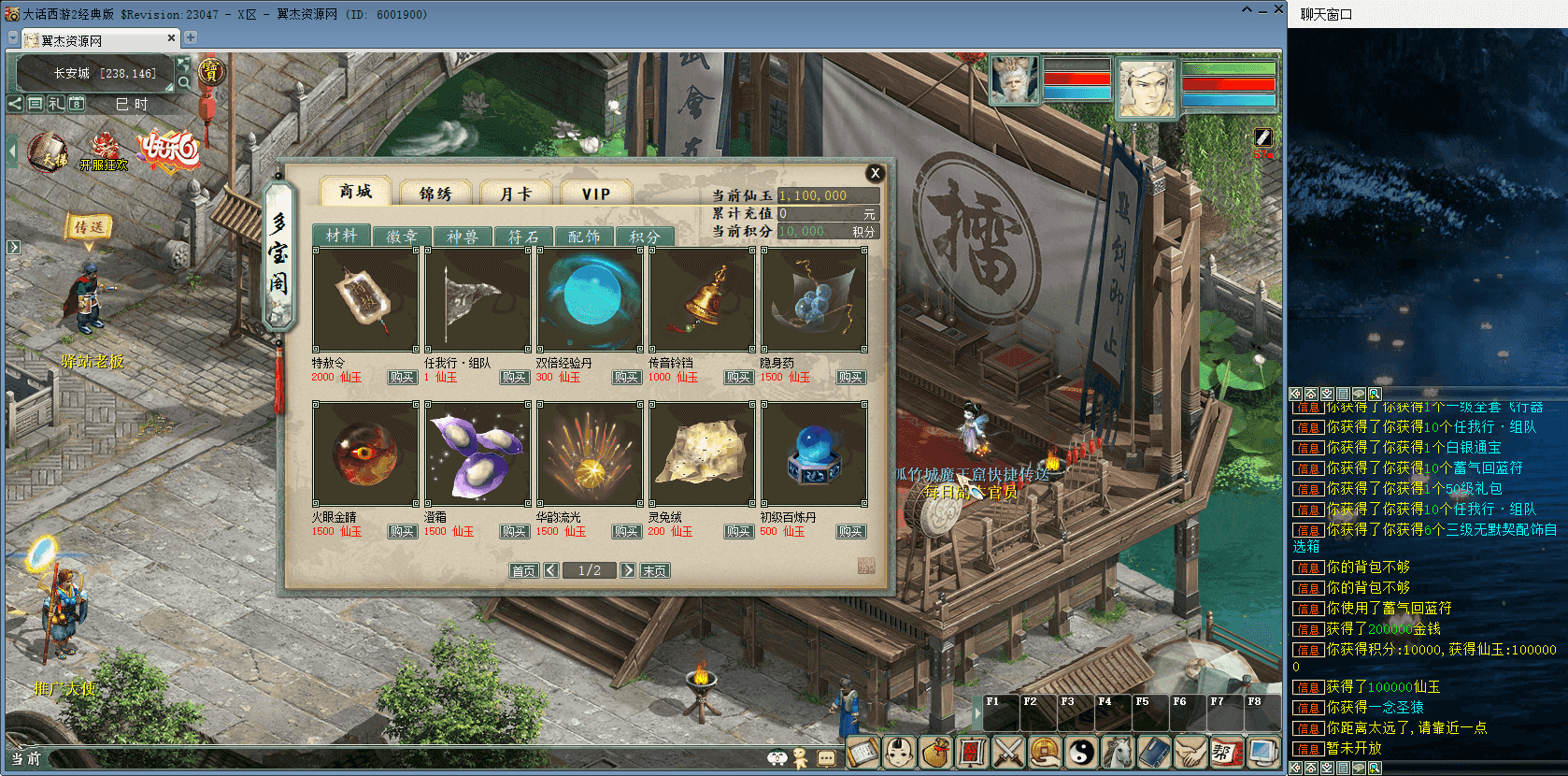The width and height of the screenshot is (1568, 776).
Task: Select the 火眼金睛 item slot
Action: pos(365,453)
